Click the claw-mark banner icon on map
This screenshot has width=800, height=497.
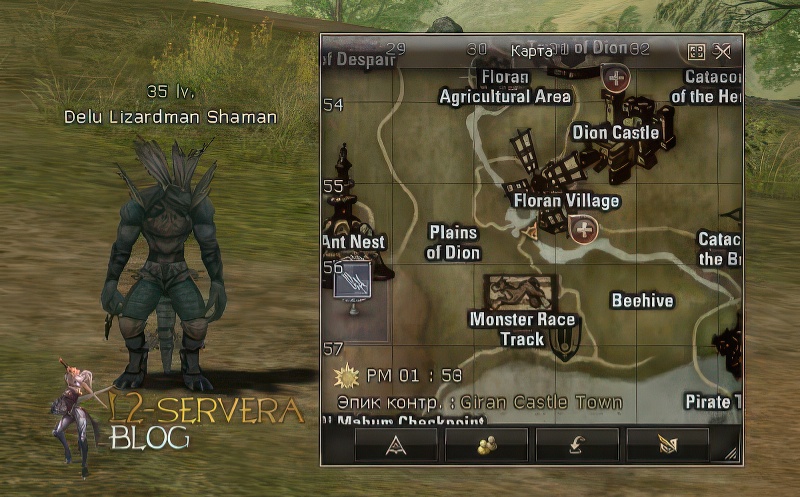pos(352,281)
